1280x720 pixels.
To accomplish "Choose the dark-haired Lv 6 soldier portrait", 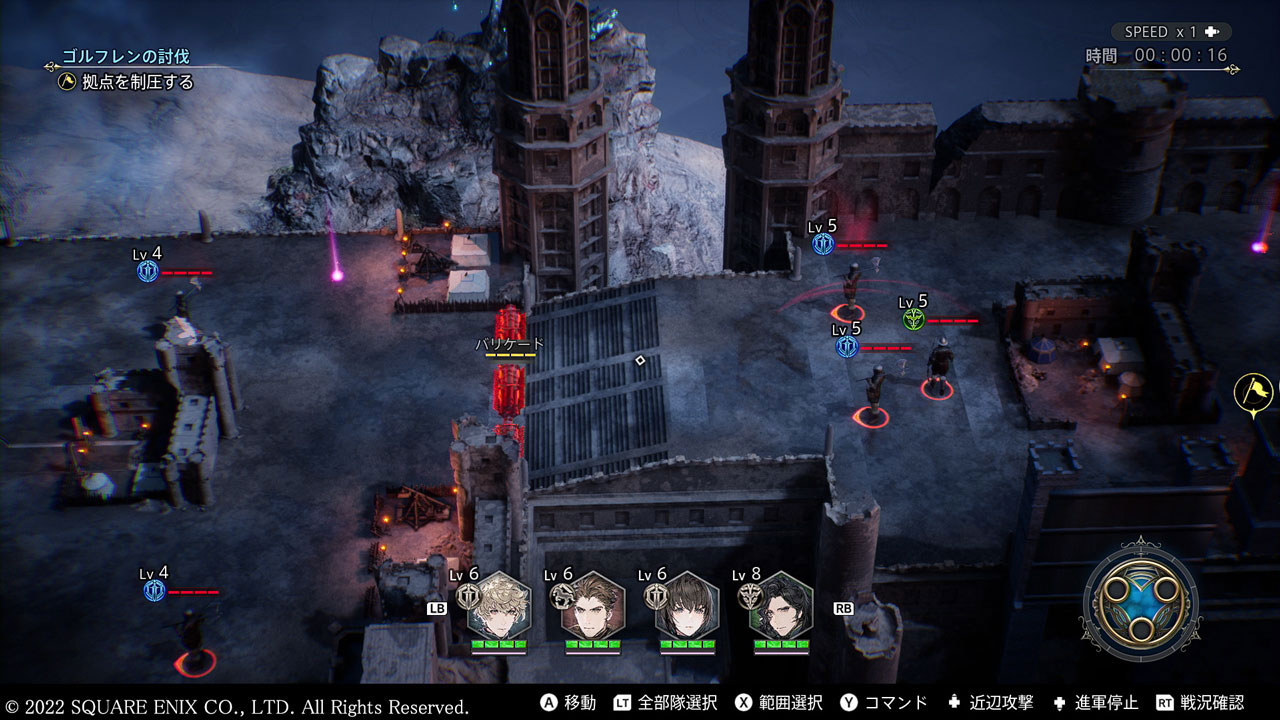I will coord(687,605).
